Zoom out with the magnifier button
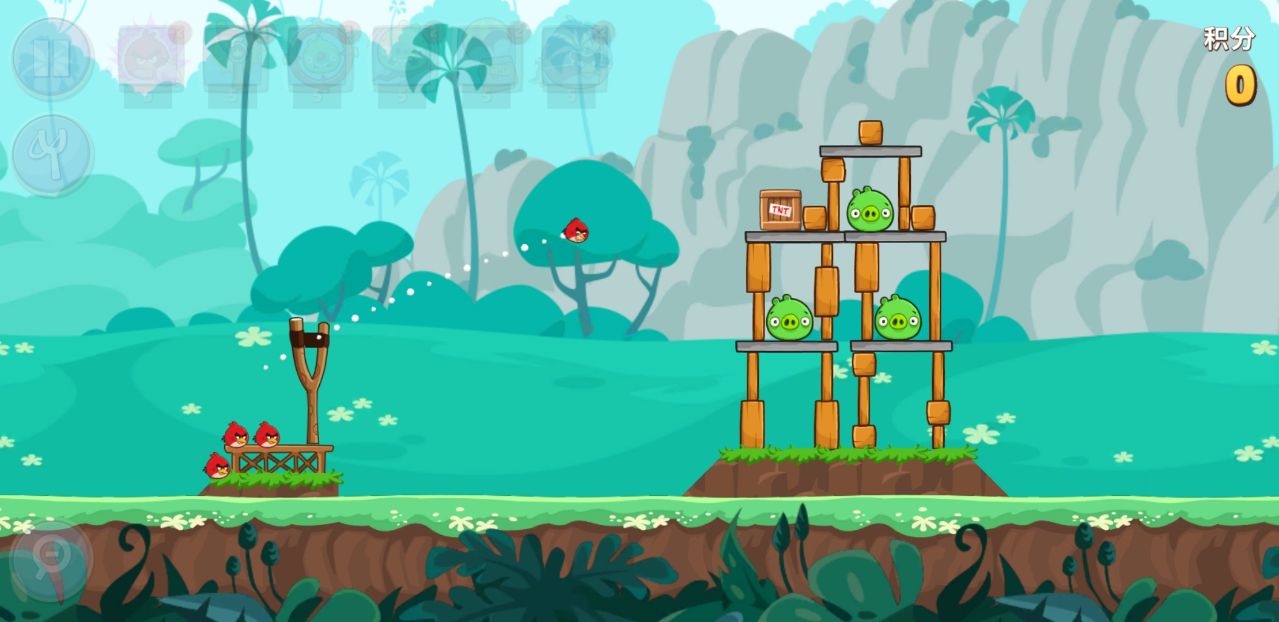Image resolution: width=1279 pixels, height=622 pixels. (x=50, y=559)
